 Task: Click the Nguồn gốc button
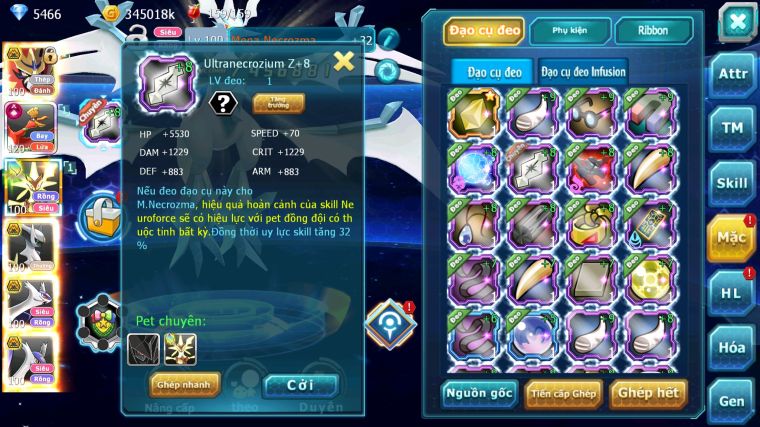click(480, 393)
